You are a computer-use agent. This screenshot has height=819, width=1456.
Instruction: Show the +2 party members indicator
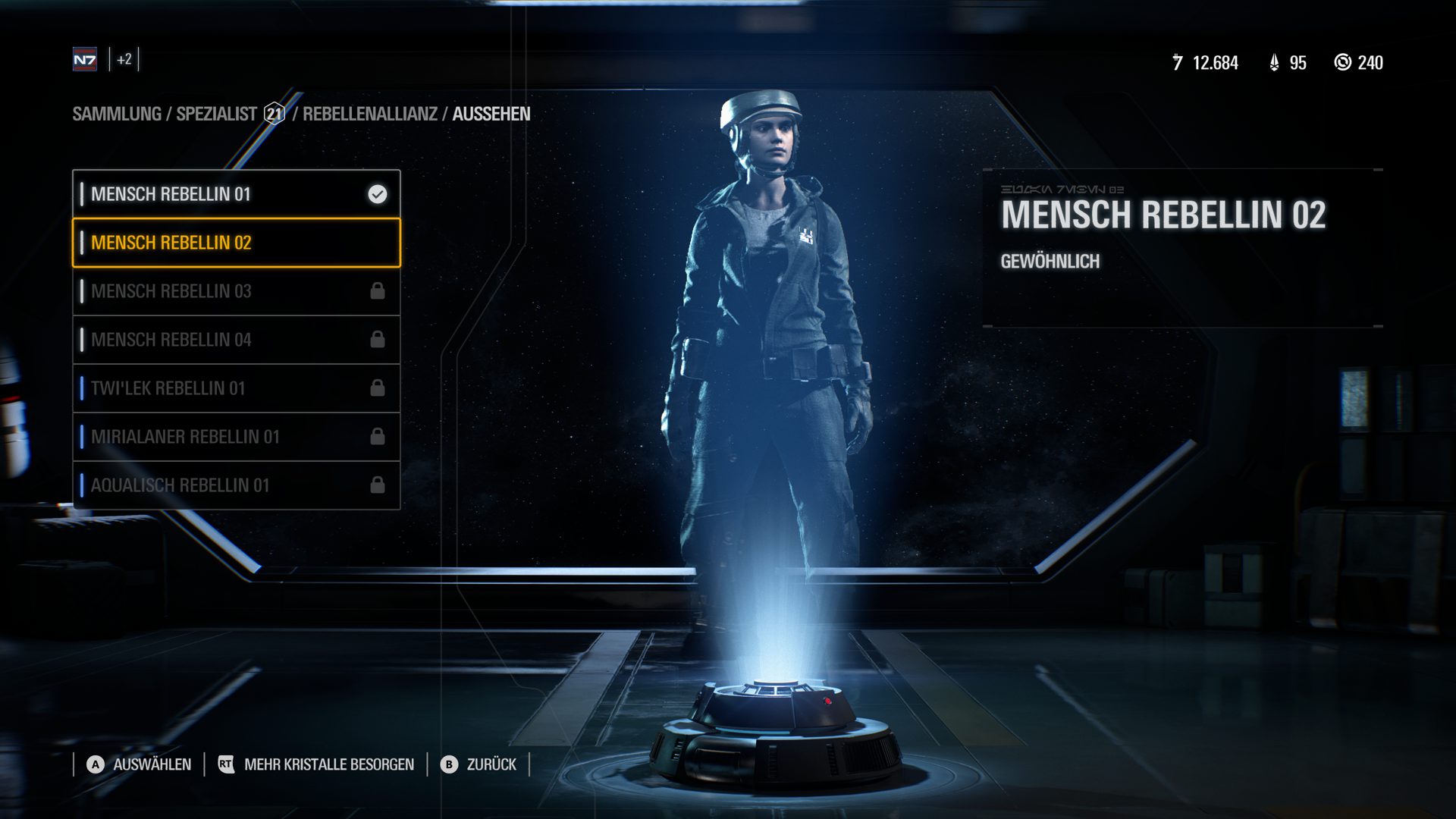124,59
